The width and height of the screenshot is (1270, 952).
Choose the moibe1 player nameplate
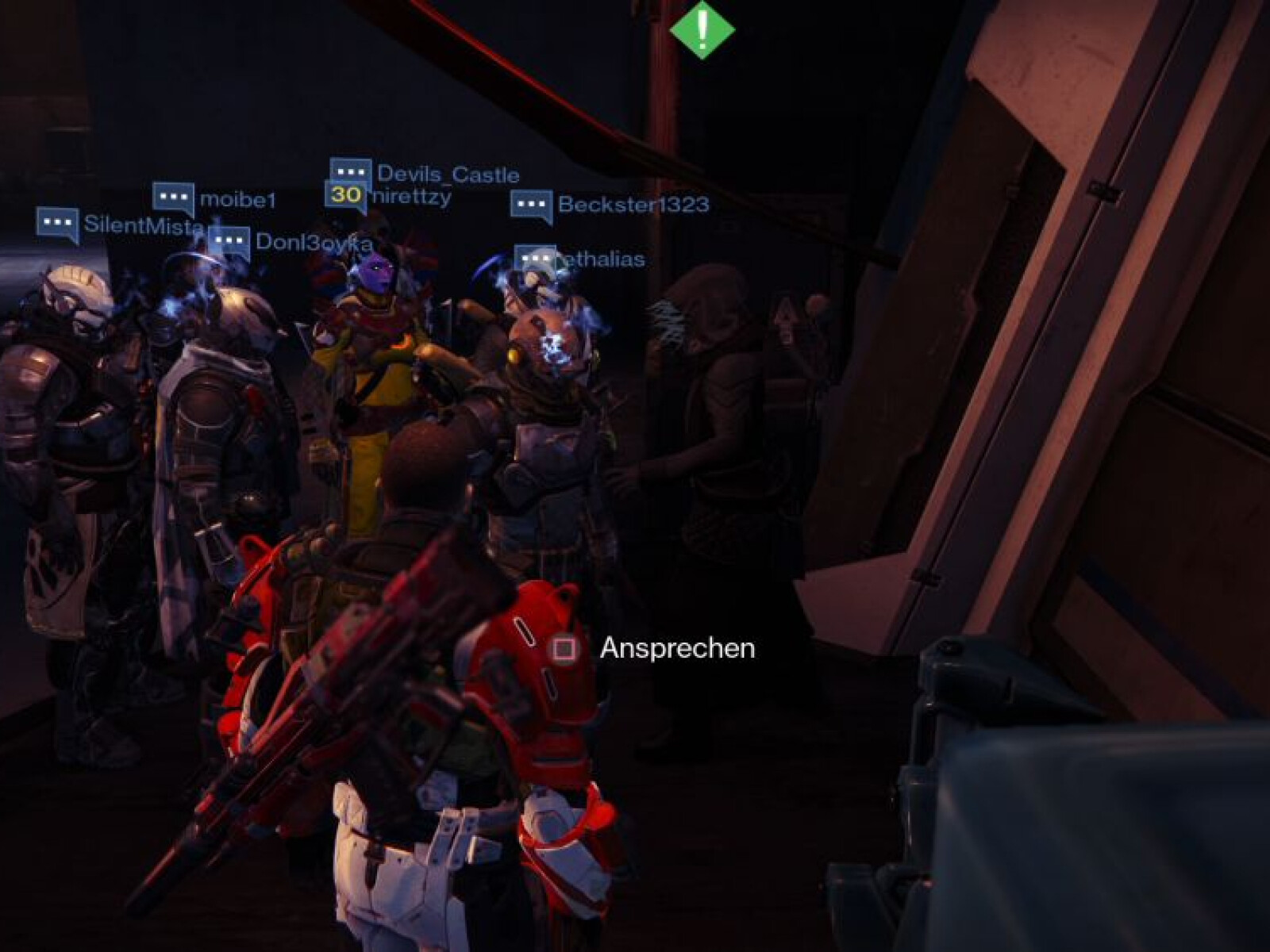(x=214, y=198)
